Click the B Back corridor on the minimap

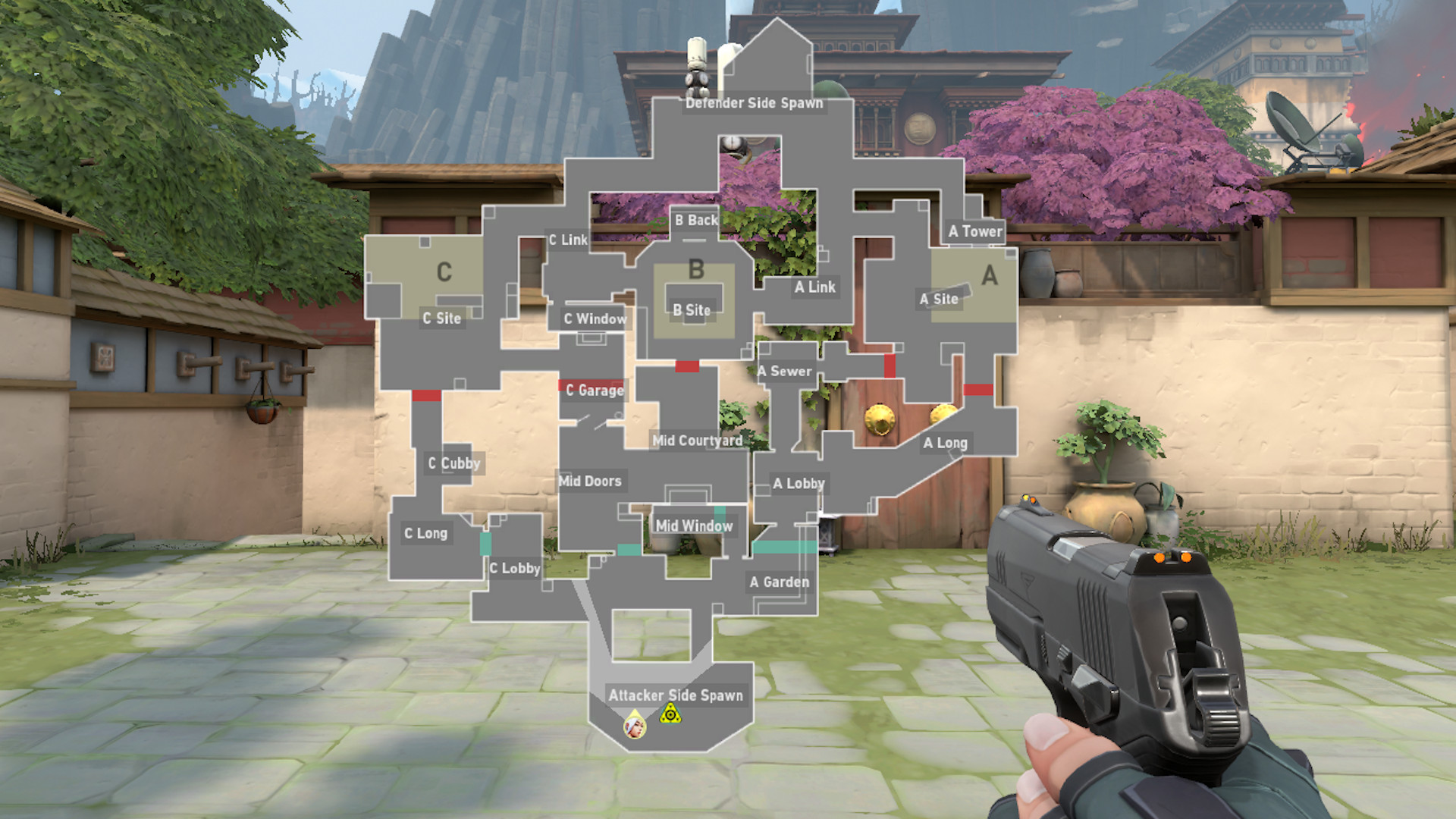point(697,220)
